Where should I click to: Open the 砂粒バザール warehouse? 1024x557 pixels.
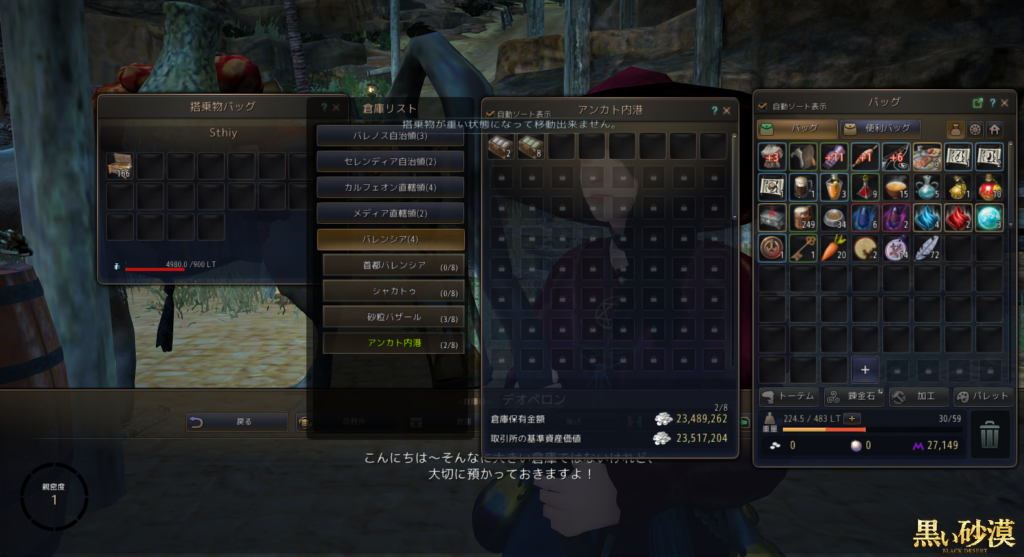coord(393,317)
